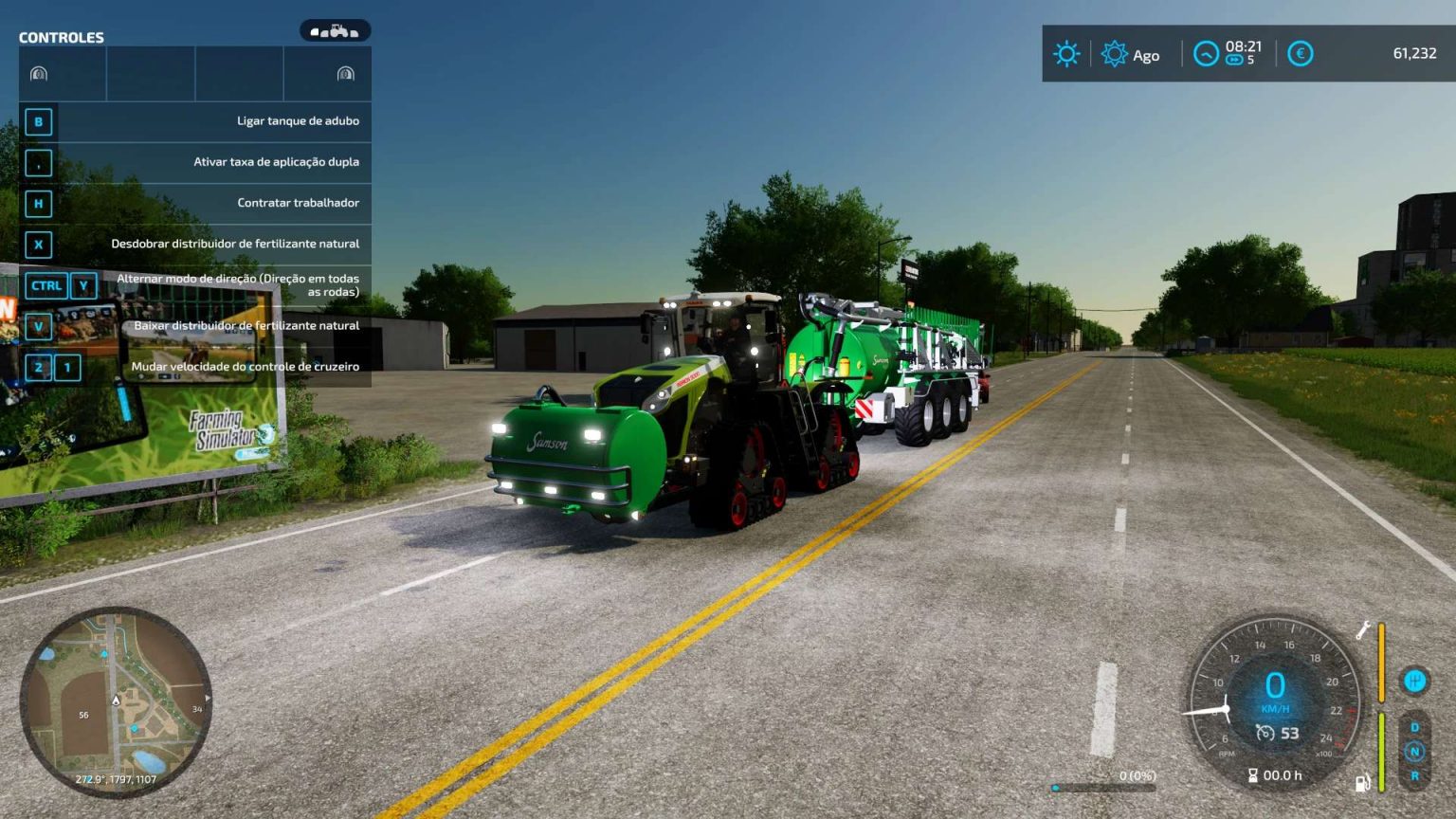Select N on the D/N/R gear selector
The width and height of the screenshot is (1456, 819).
click(x=1416, y=751)
